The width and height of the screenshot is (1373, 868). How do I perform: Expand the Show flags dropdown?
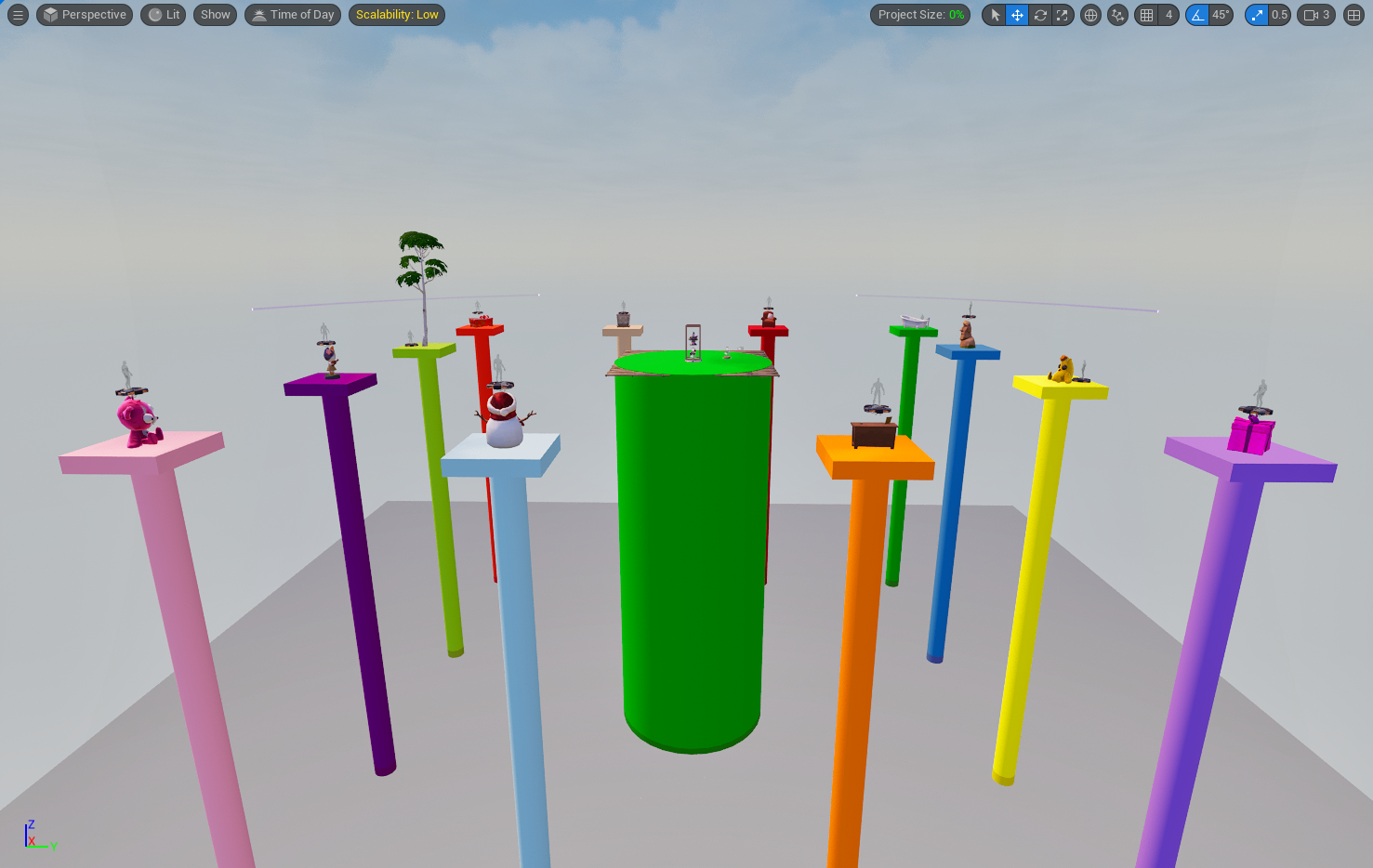(215, 15)
